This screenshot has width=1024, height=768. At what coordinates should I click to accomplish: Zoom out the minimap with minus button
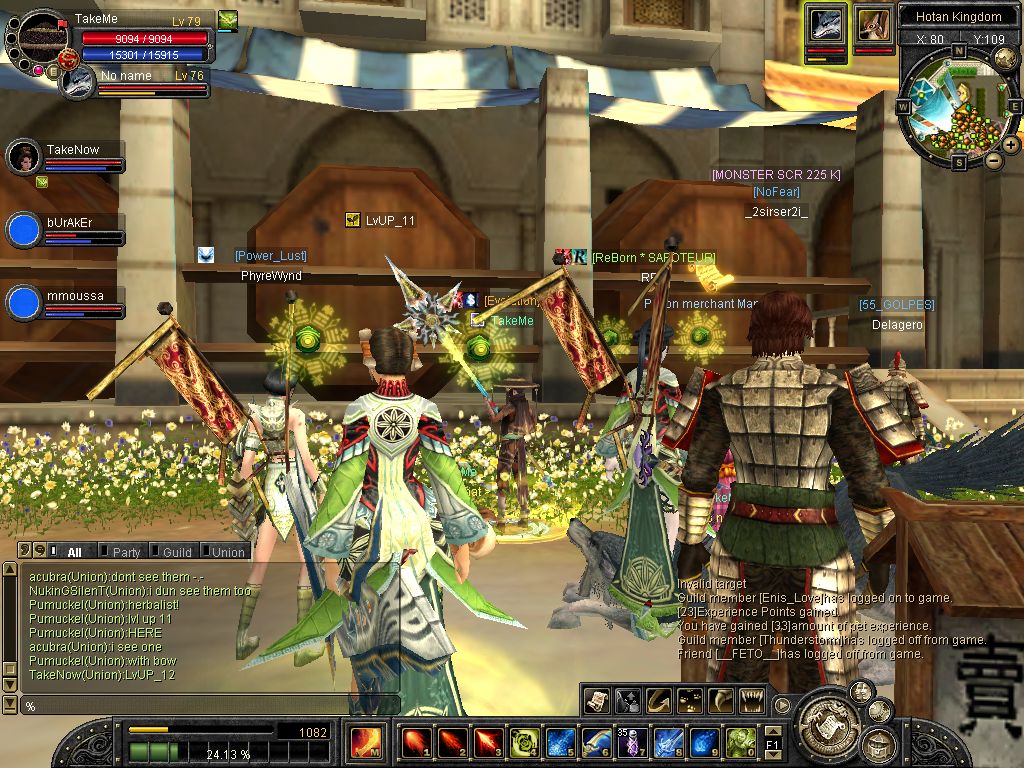tap(993, 160)
